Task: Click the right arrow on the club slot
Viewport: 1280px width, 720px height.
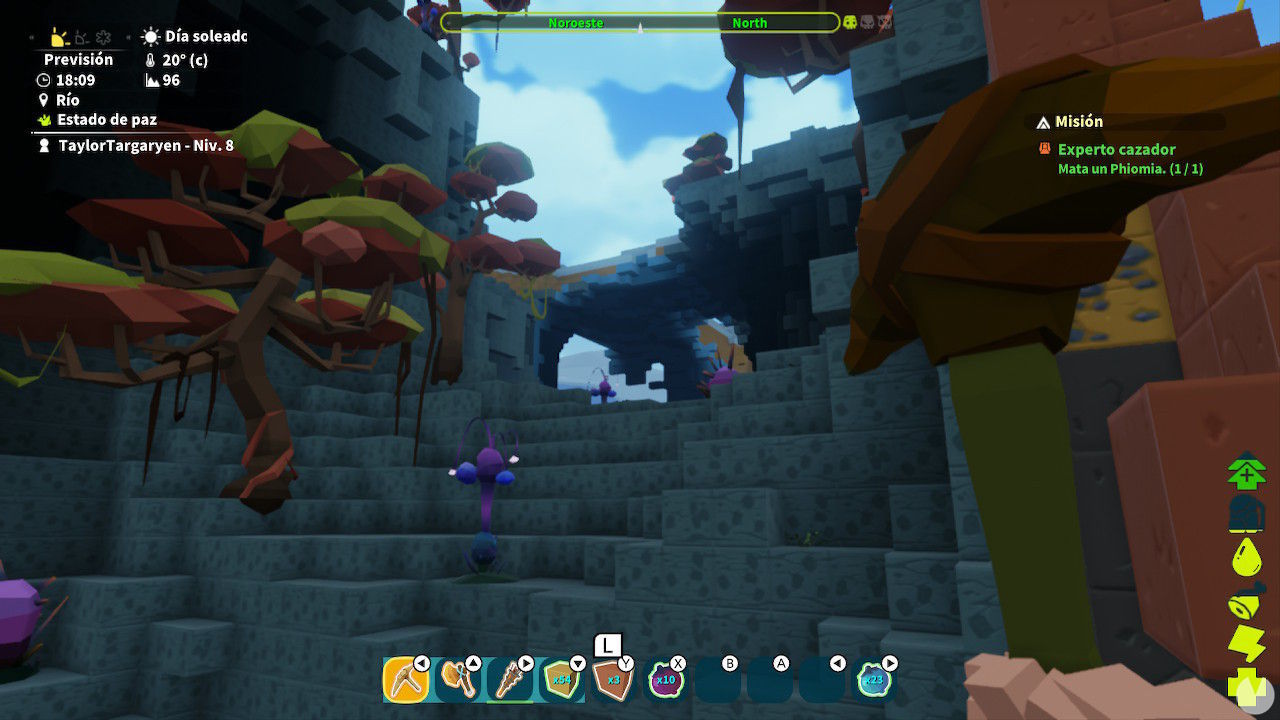Action: 526,661
